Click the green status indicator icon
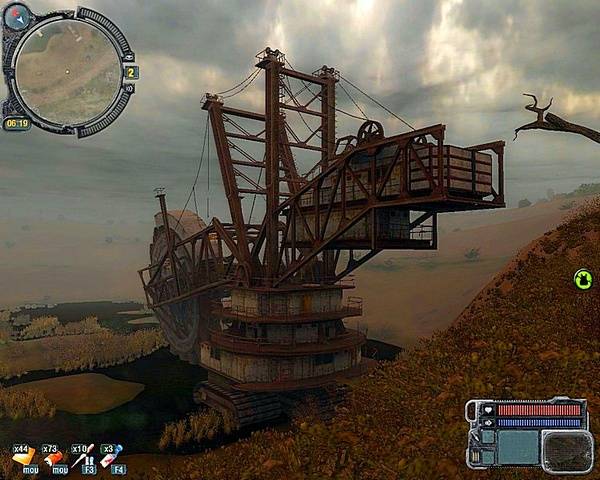Image resolution: width=600 pixels, height=480 pixels. click(x=583, y=279)
